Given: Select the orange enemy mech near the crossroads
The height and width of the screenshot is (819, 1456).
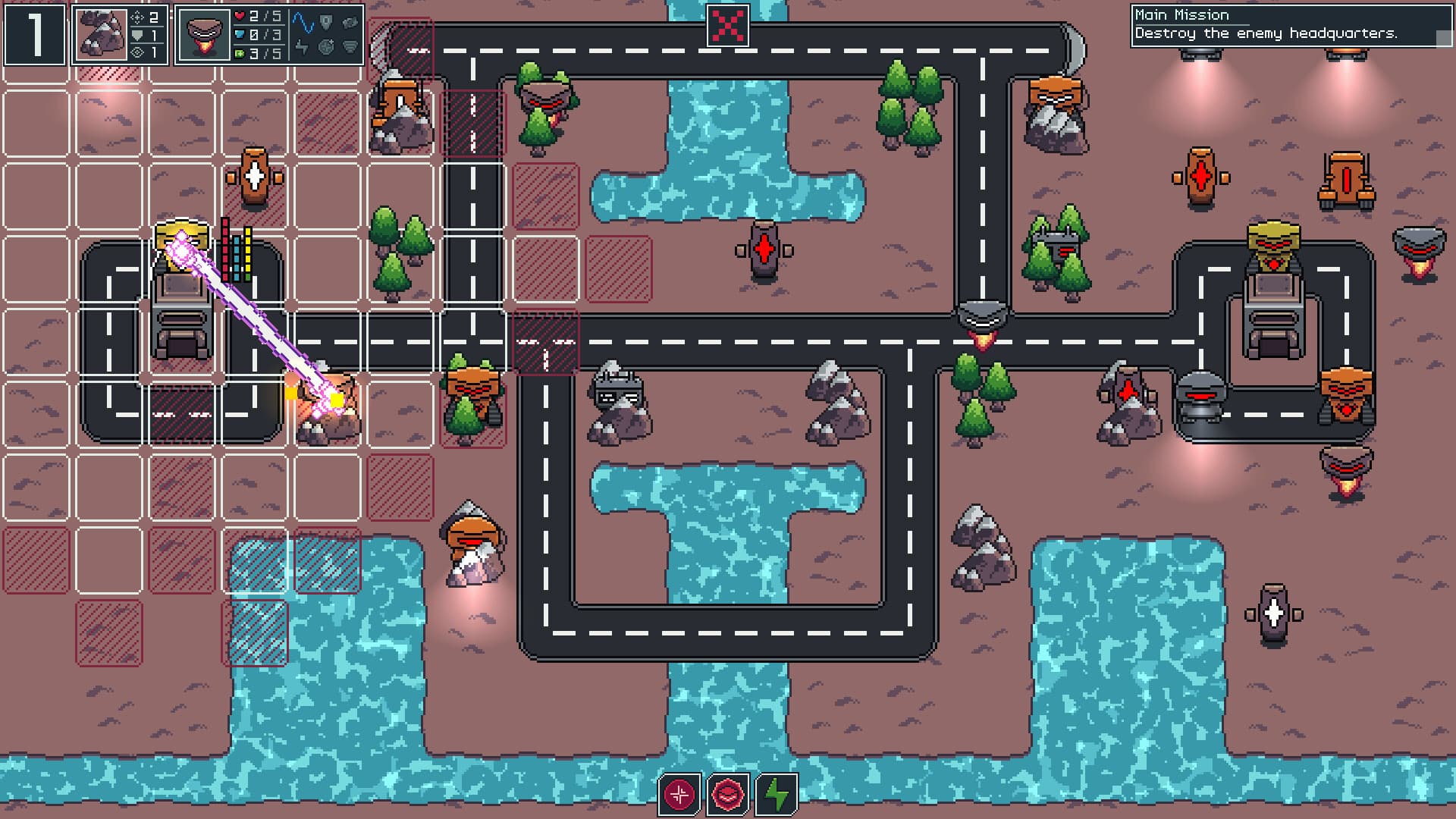Looking at the screenshot, I should pos(472,387).
